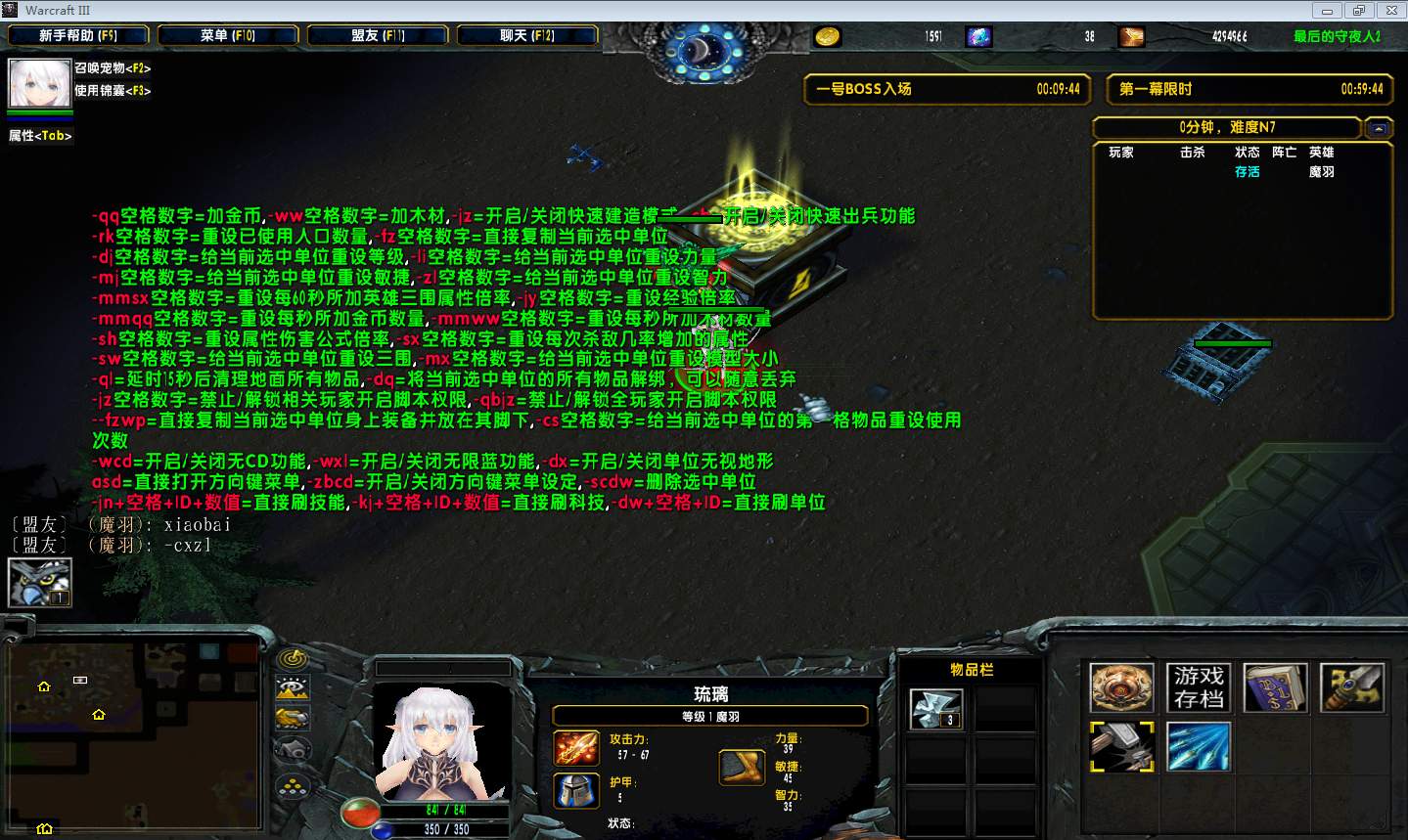Viewport: 1408px width, 840px height.
Task: Activate the minimap signal ping button
Action: (x=293, y=658)
